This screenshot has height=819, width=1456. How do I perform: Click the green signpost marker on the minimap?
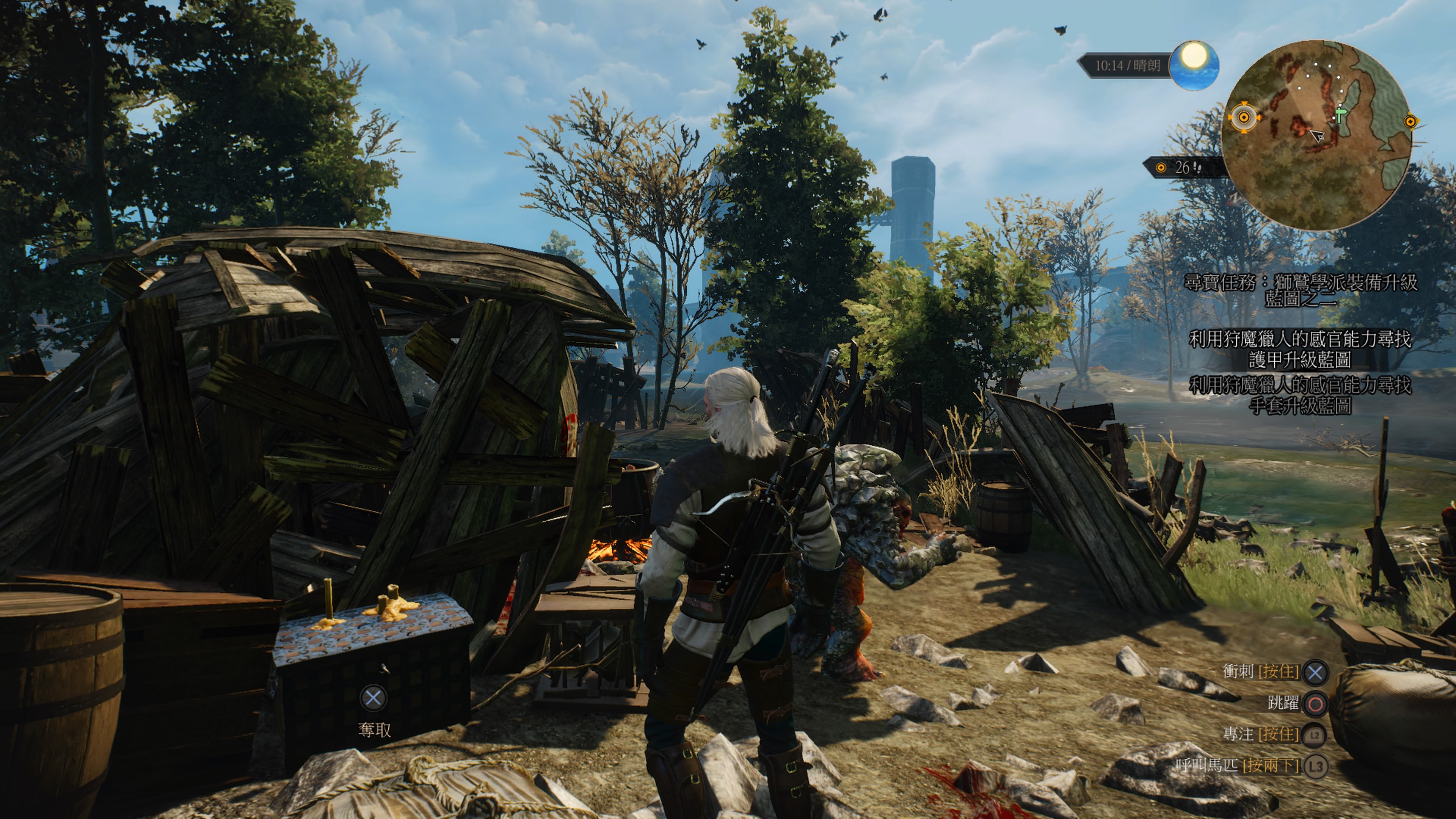pos(1340,115)
